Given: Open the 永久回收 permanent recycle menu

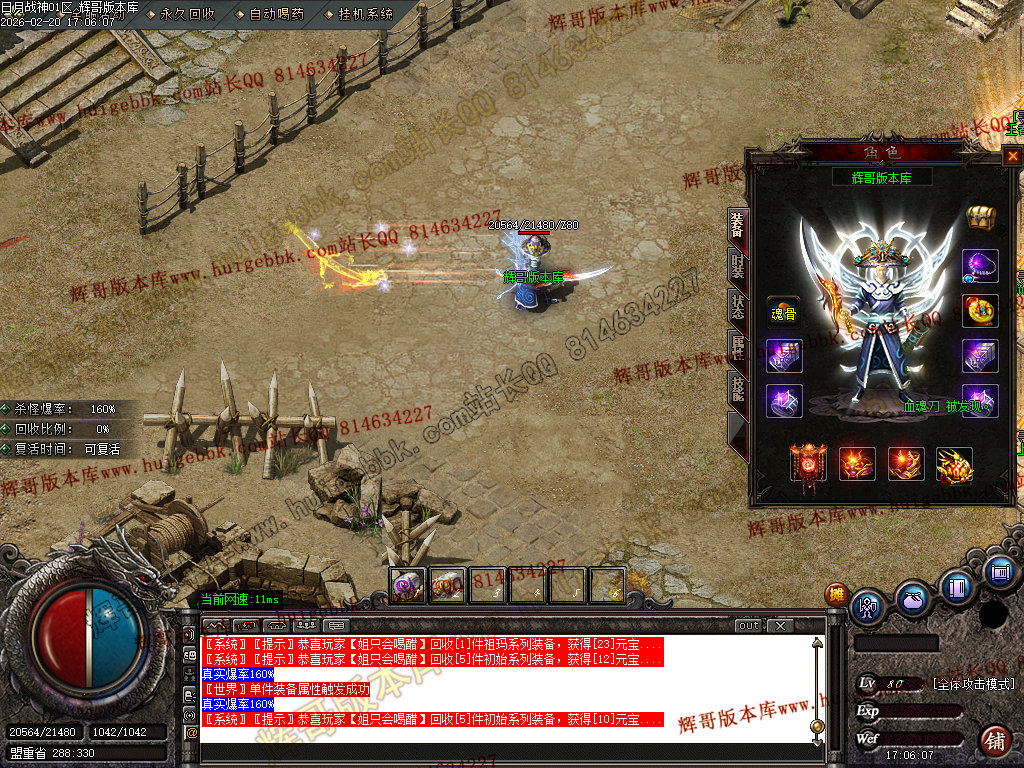Looking at the screenshot, I should pyautogui.click(x=187, y=14).
